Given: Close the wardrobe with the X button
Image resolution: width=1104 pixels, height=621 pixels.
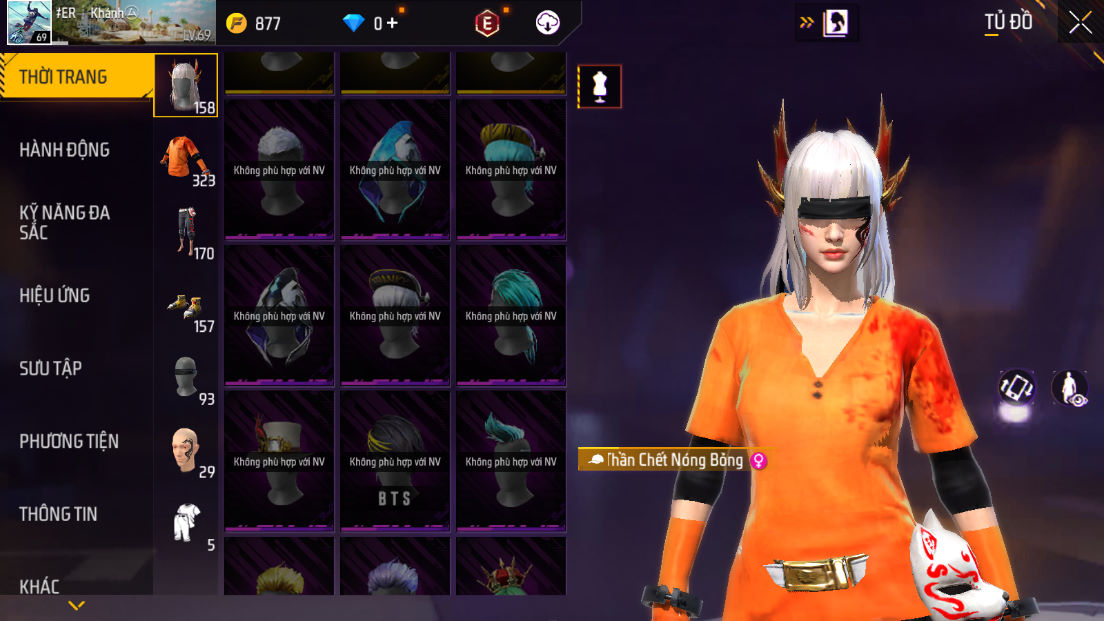Looking at the screenshot, I should (x=1080, y=23).
